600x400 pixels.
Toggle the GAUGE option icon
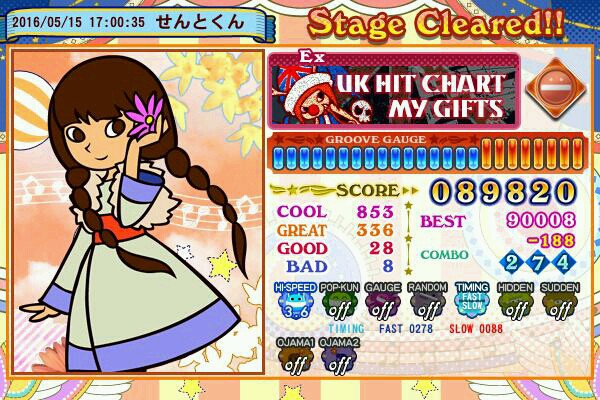382,303
